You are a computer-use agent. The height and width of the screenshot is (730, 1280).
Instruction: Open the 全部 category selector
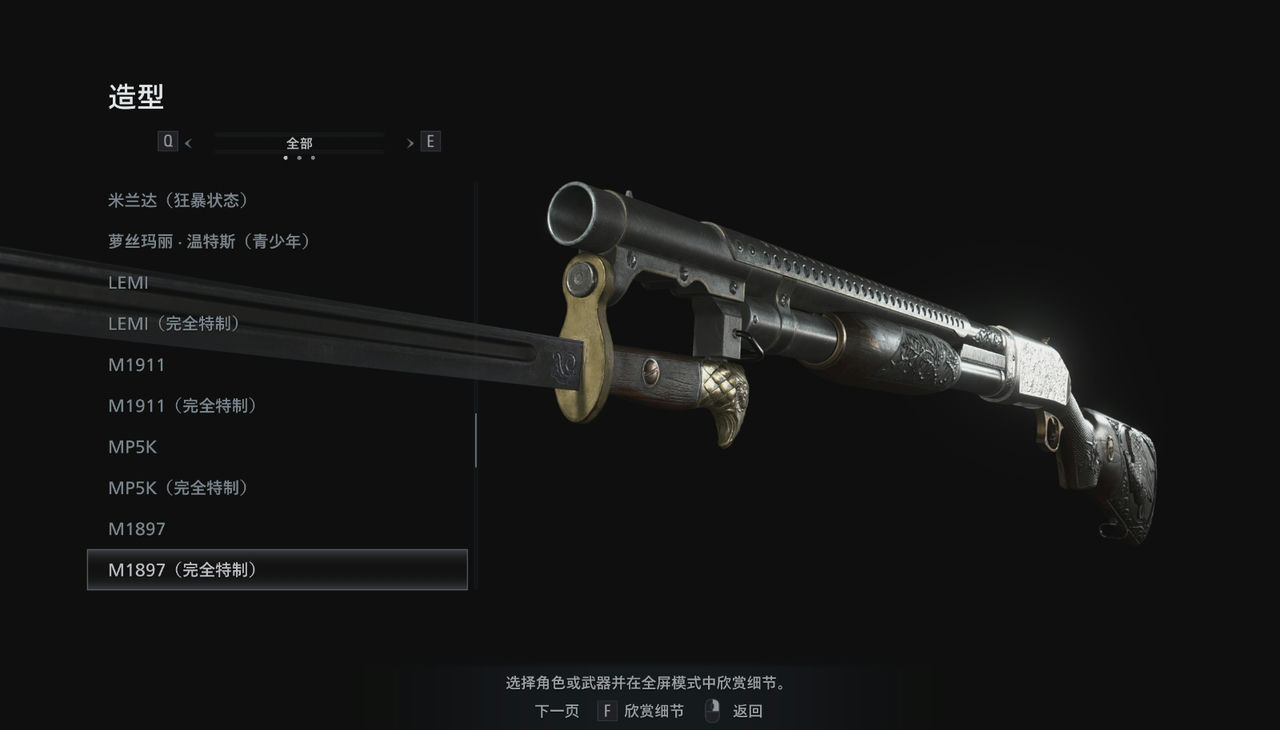coord(298,142)
